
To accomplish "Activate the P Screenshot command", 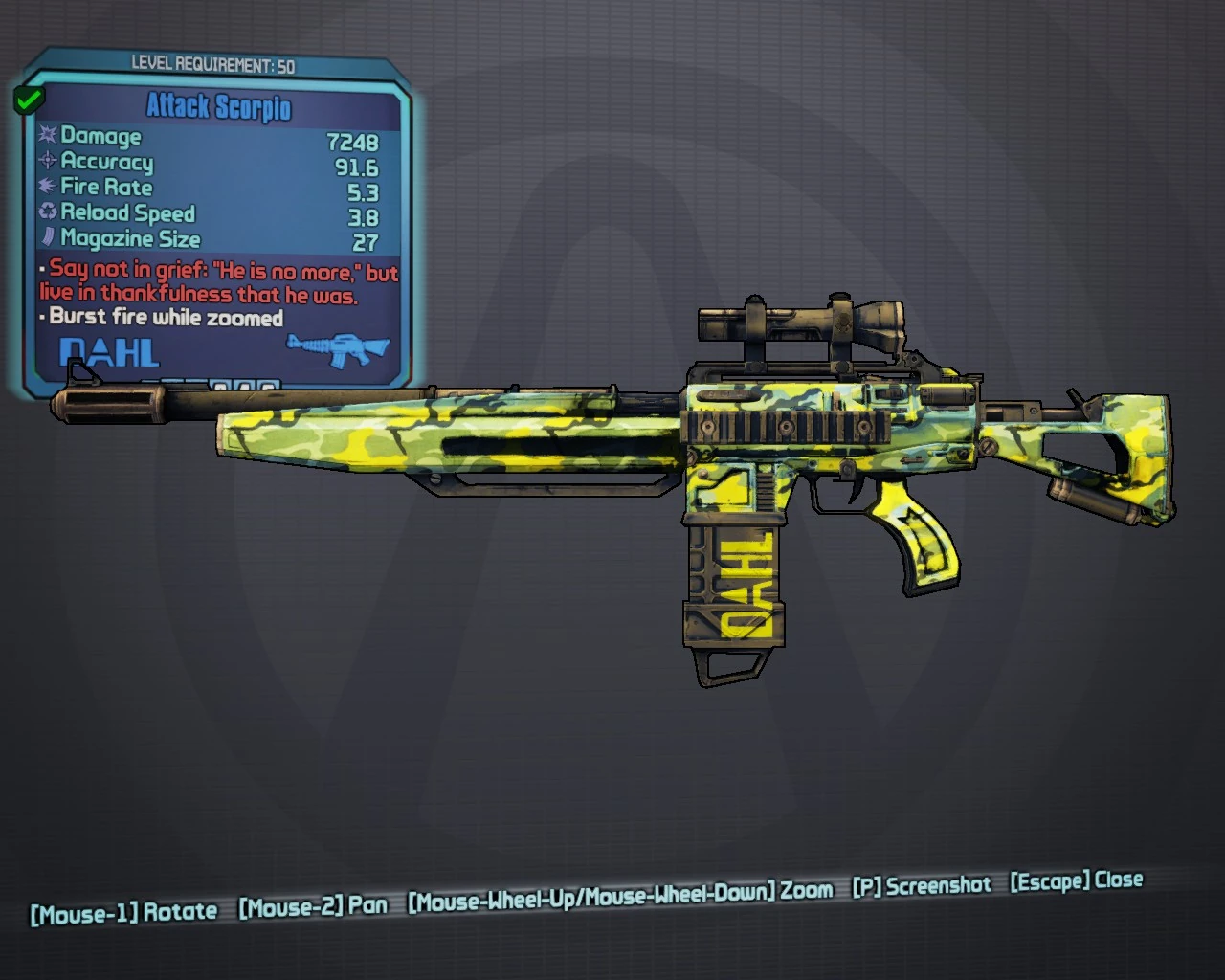I will click(922, 886).
